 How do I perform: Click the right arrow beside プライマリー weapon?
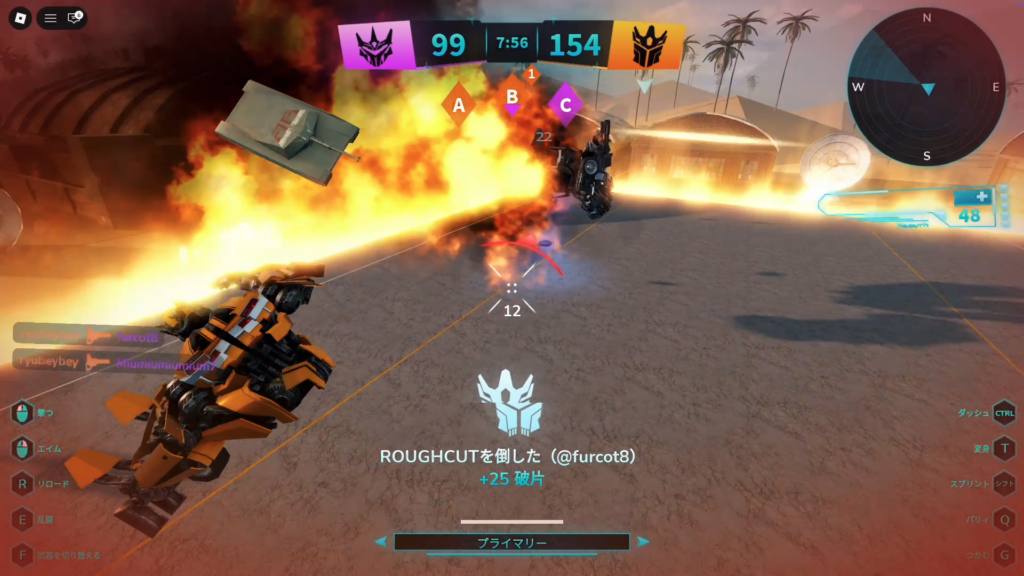(643, 542)
